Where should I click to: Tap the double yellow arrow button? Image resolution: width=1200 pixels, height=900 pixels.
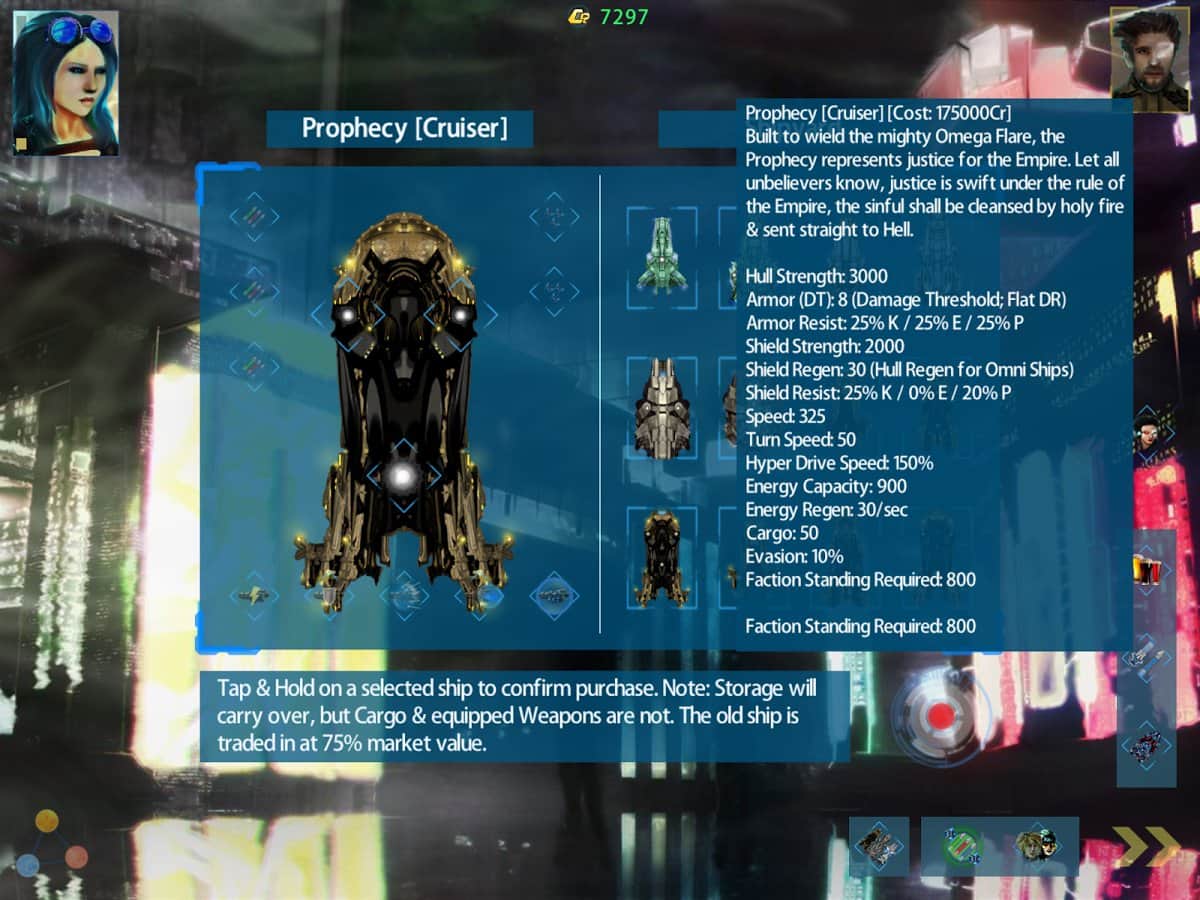pos(1147,847)
